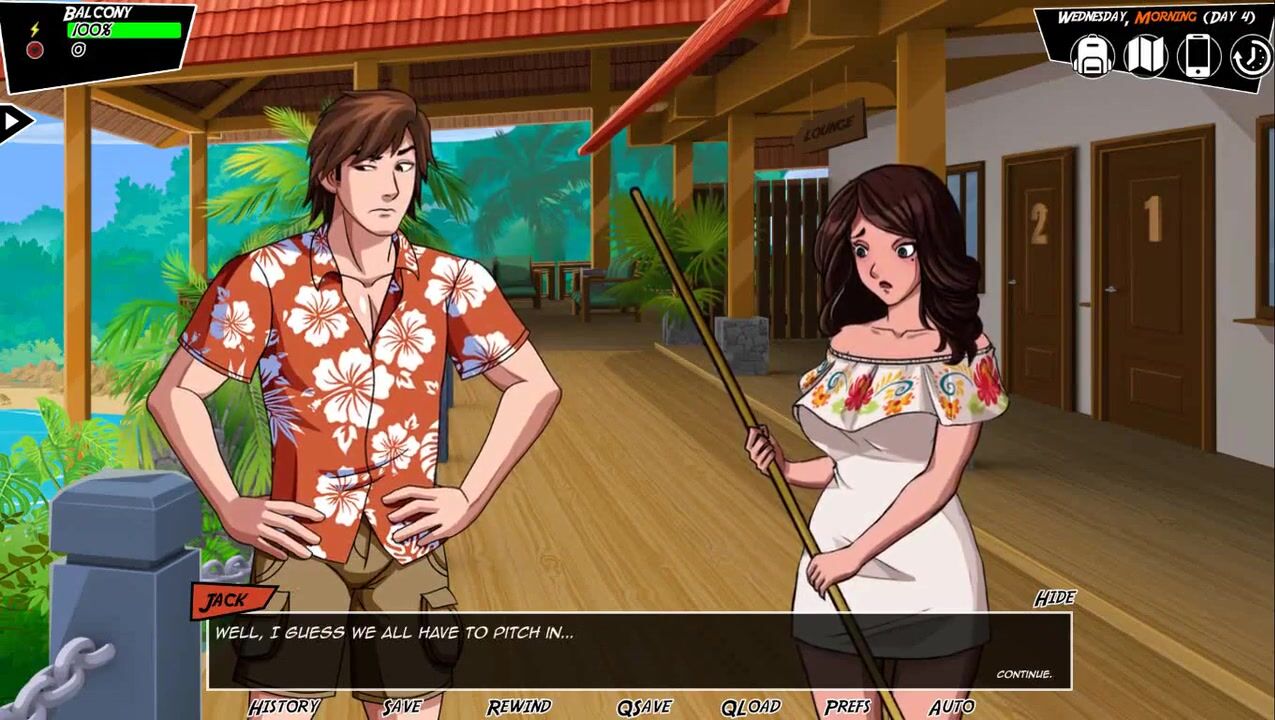Open the backpack inventory icon
The height and width of the screenshot is (720, 1275).
coord(1093,55)
